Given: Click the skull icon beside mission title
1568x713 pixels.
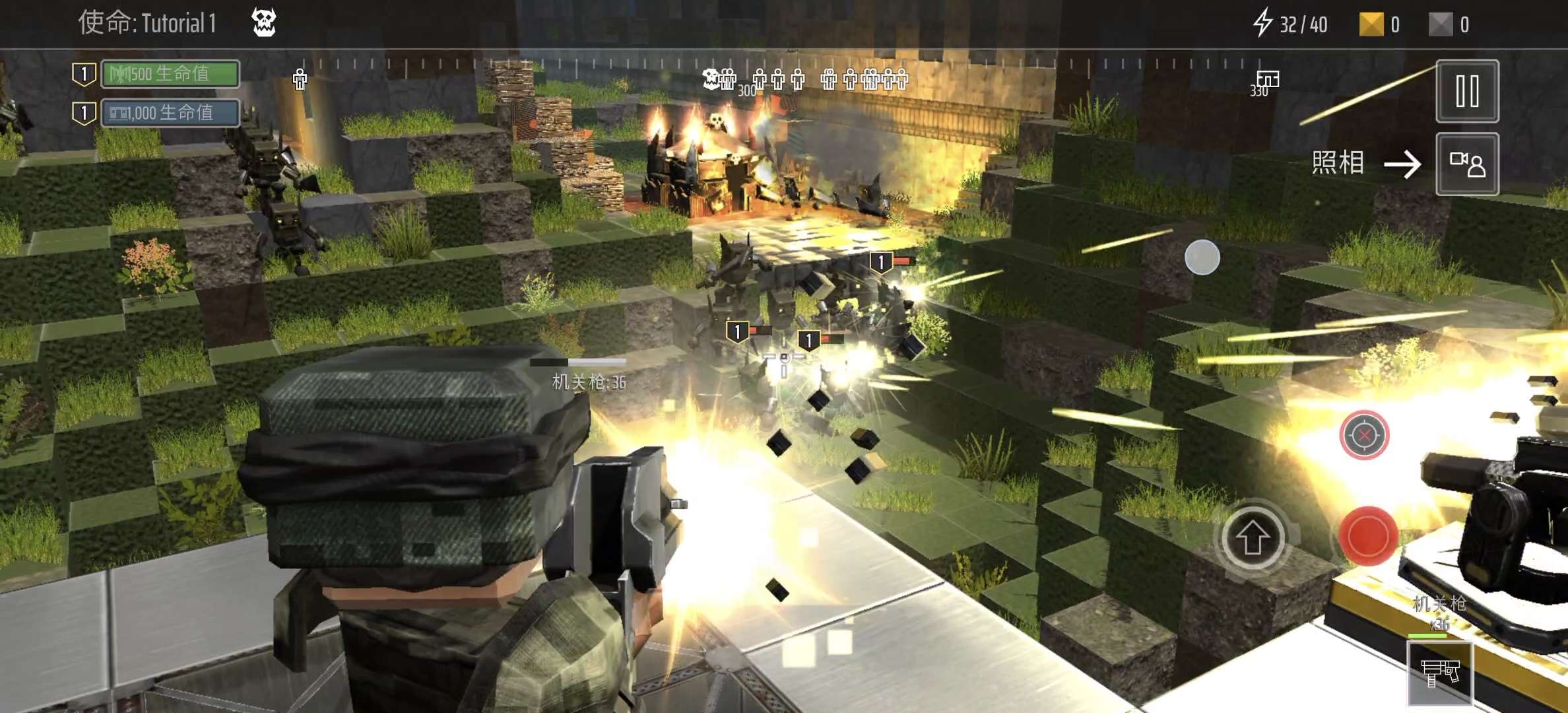Looking at the screenshot, I should 264,23.
